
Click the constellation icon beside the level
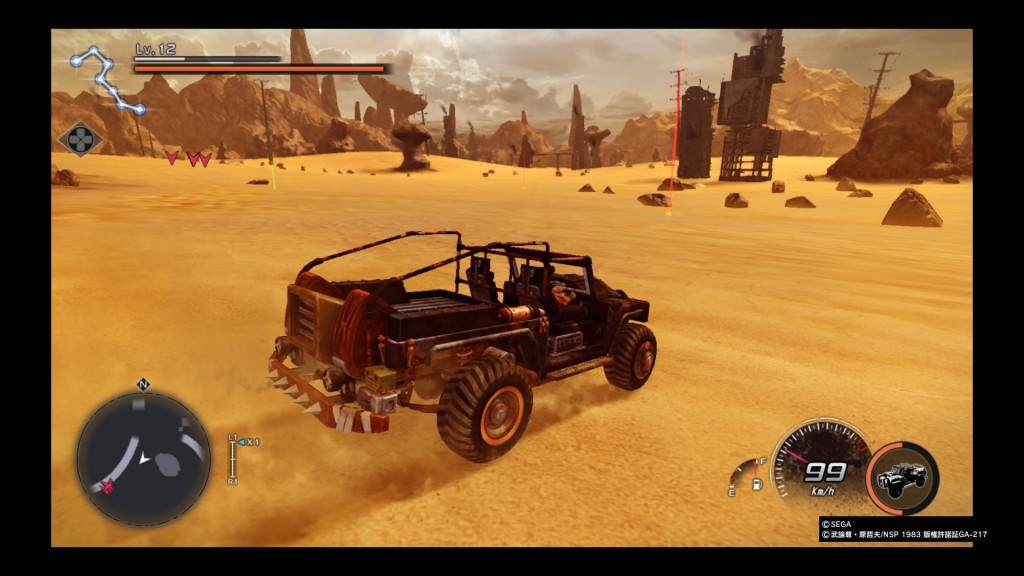108,78
